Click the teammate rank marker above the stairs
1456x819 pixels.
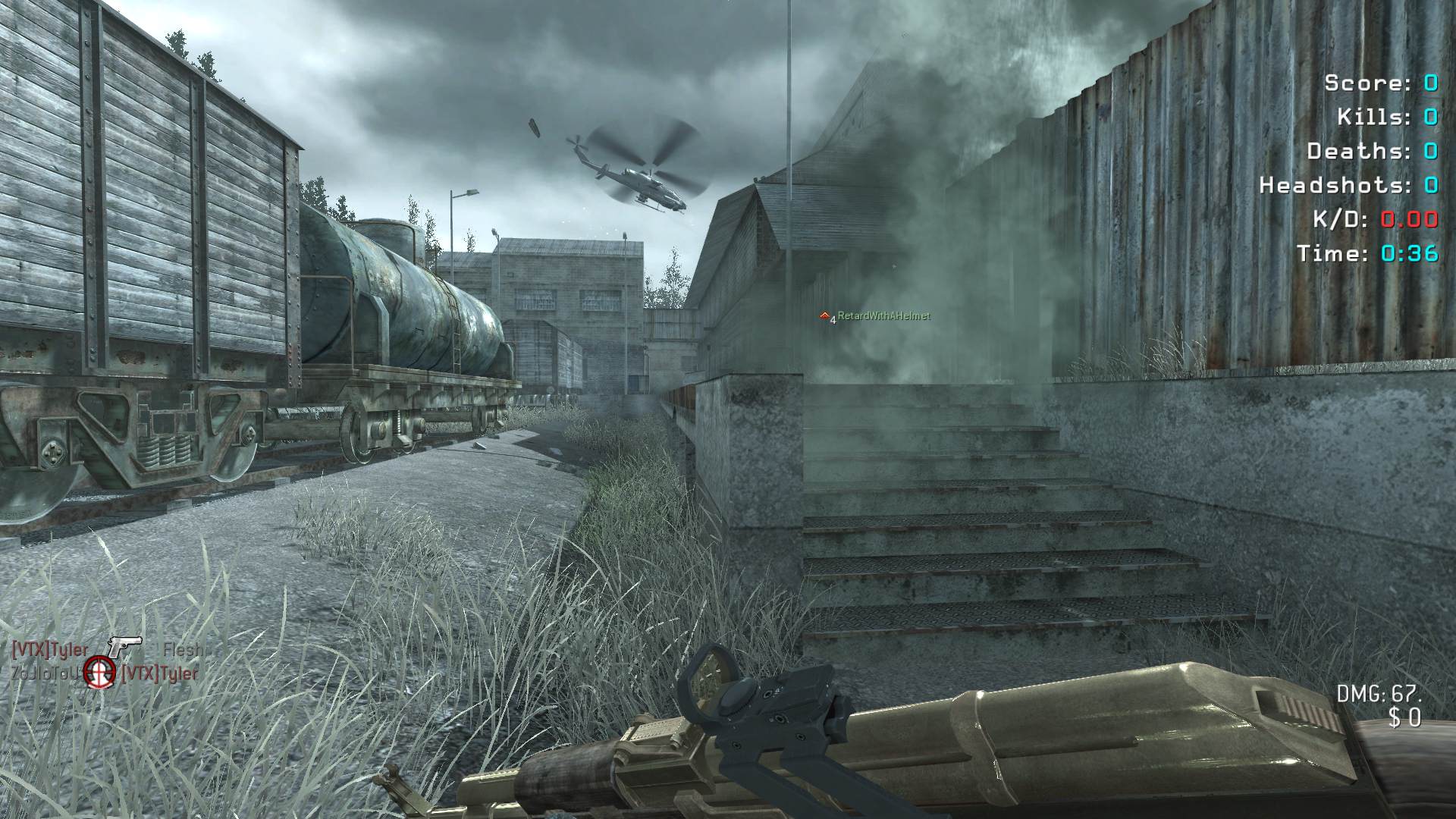[x=825, y=315]
